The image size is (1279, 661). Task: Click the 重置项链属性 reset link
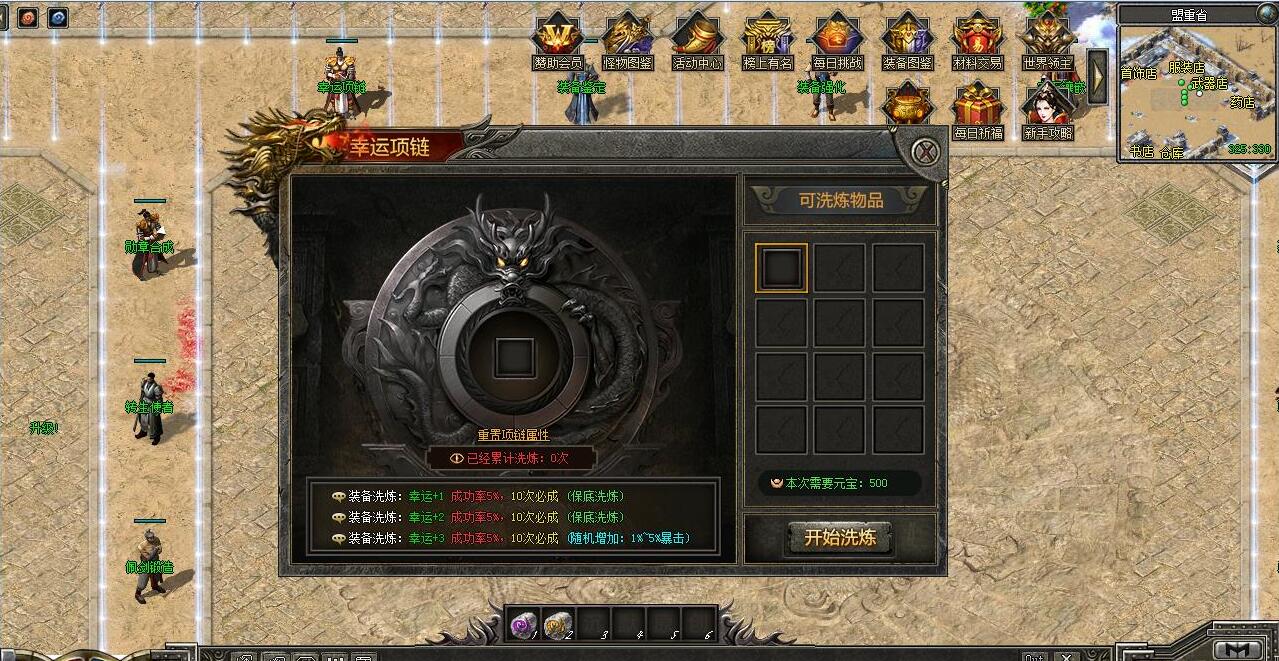coord(513,435)
